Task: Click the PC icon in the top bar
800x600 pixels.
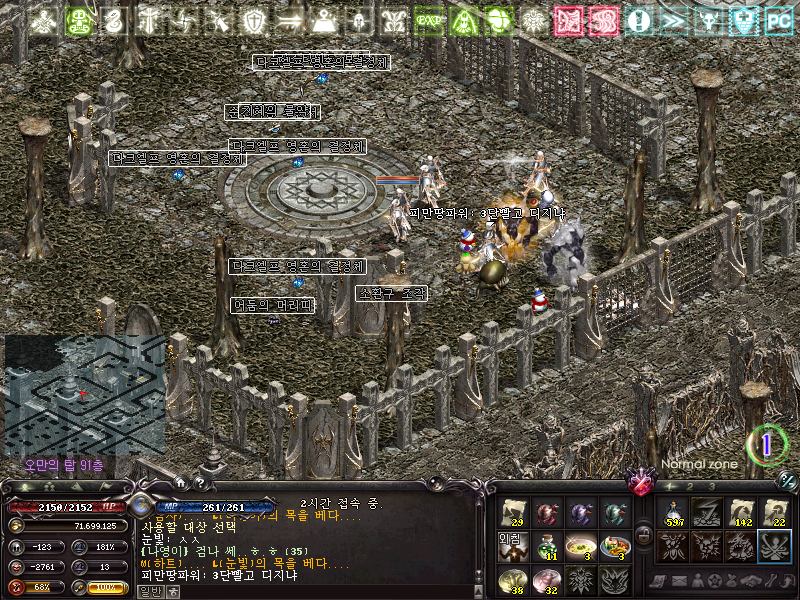Action: [x=778, y=20]
